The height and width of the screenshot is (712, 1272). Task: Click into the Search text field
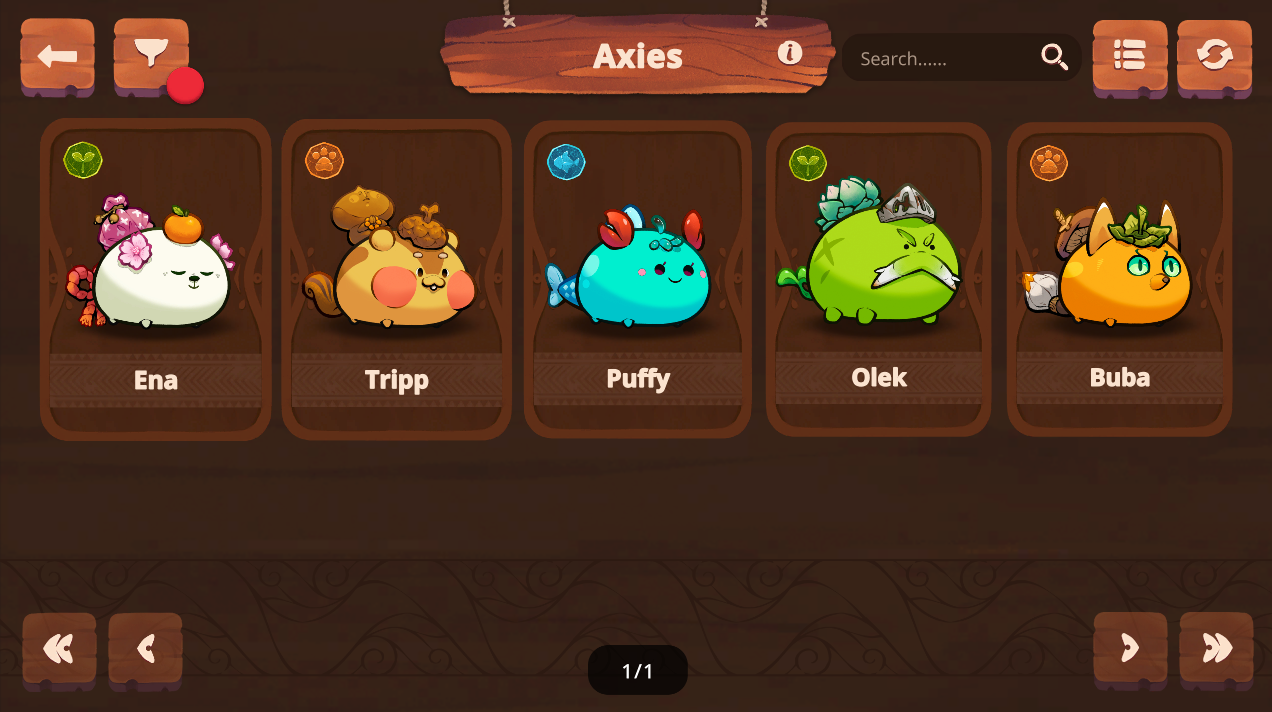[940, 59]
